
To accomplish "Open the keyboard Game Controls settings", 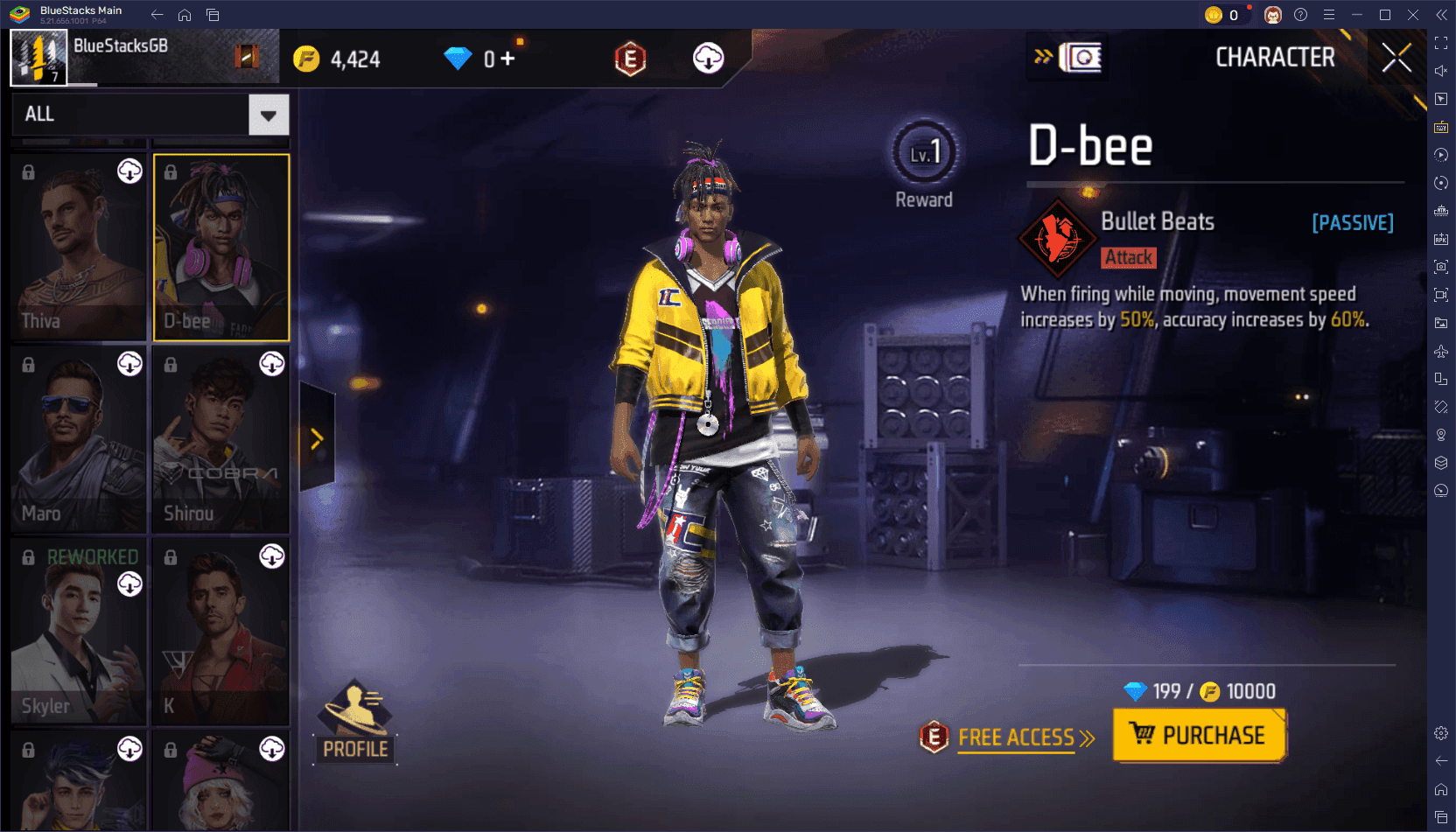I will [1441, 129].
